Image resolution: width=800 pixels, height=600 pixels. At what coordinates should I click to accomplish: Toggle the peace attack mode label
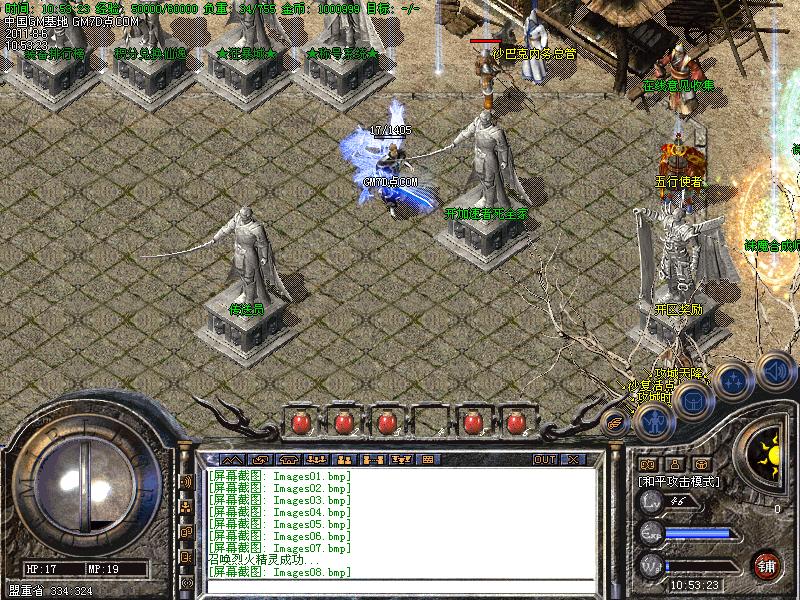click(x=680, y=481)
